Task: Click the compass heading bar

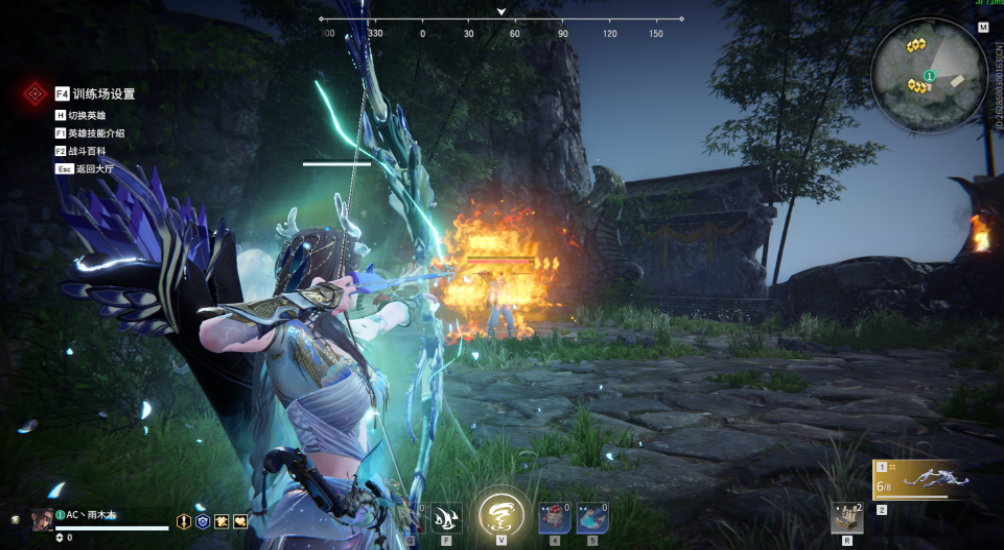Action: pos(501,19)
